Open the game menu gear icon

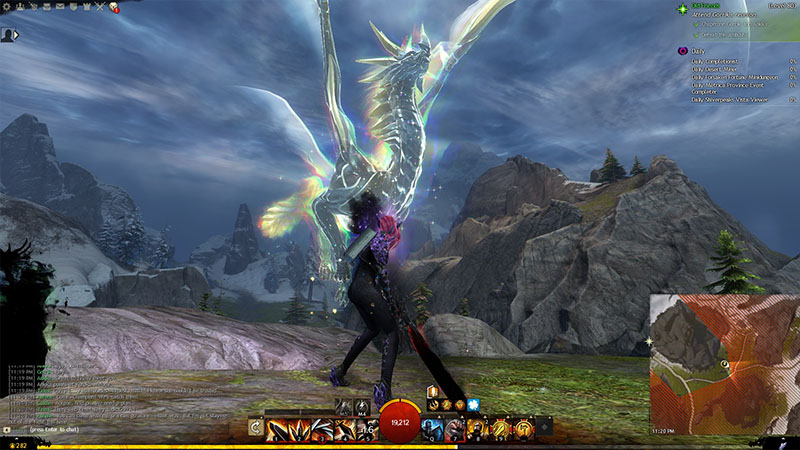point(7,7)
